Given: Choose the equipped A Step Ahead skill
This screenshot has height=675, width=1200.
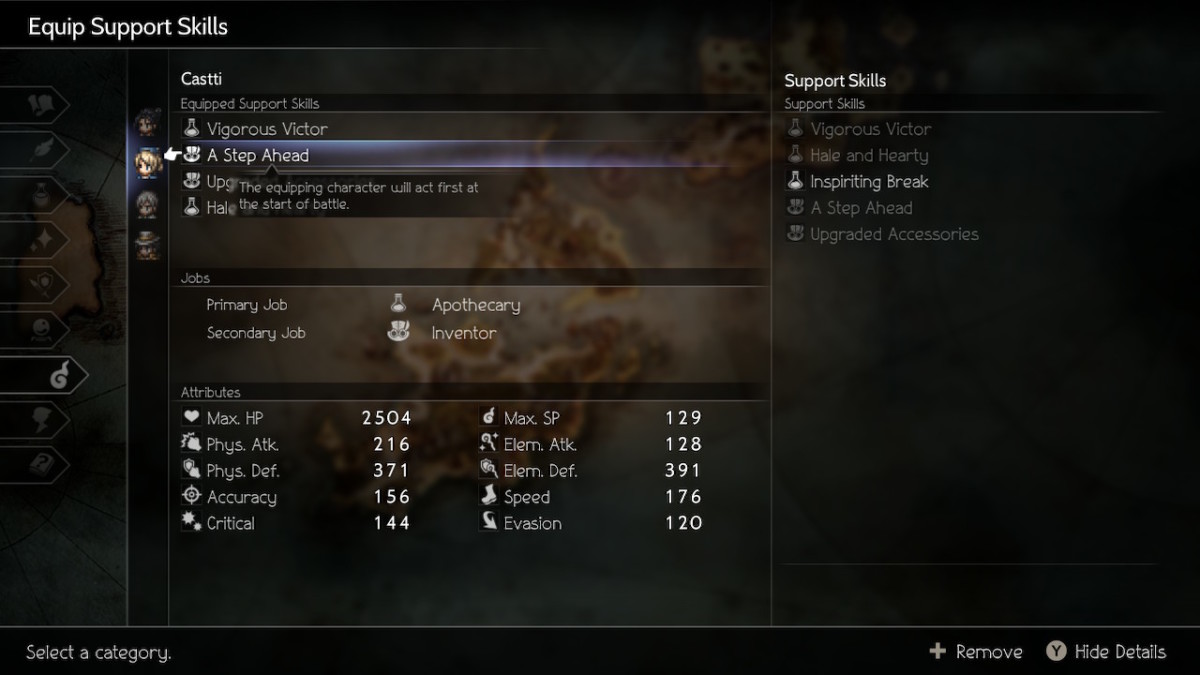Looking at the screenshot, I should [x=258, y=155].
